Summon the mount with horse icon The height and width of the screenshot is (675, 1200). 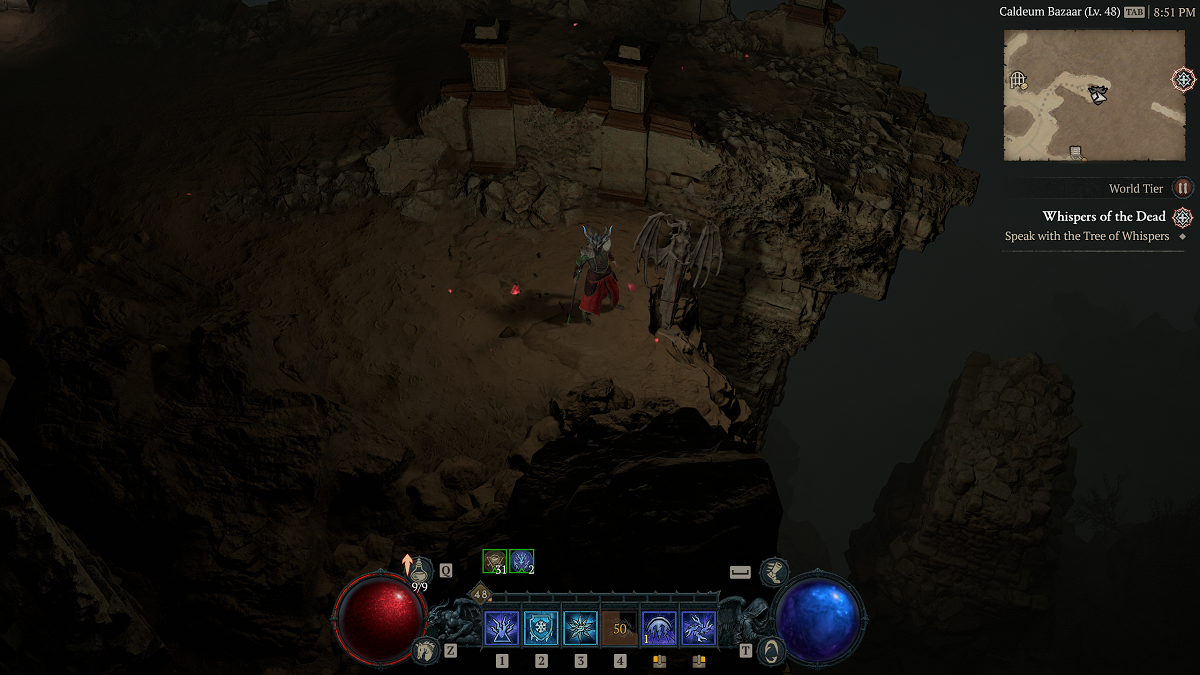[426, 649]
